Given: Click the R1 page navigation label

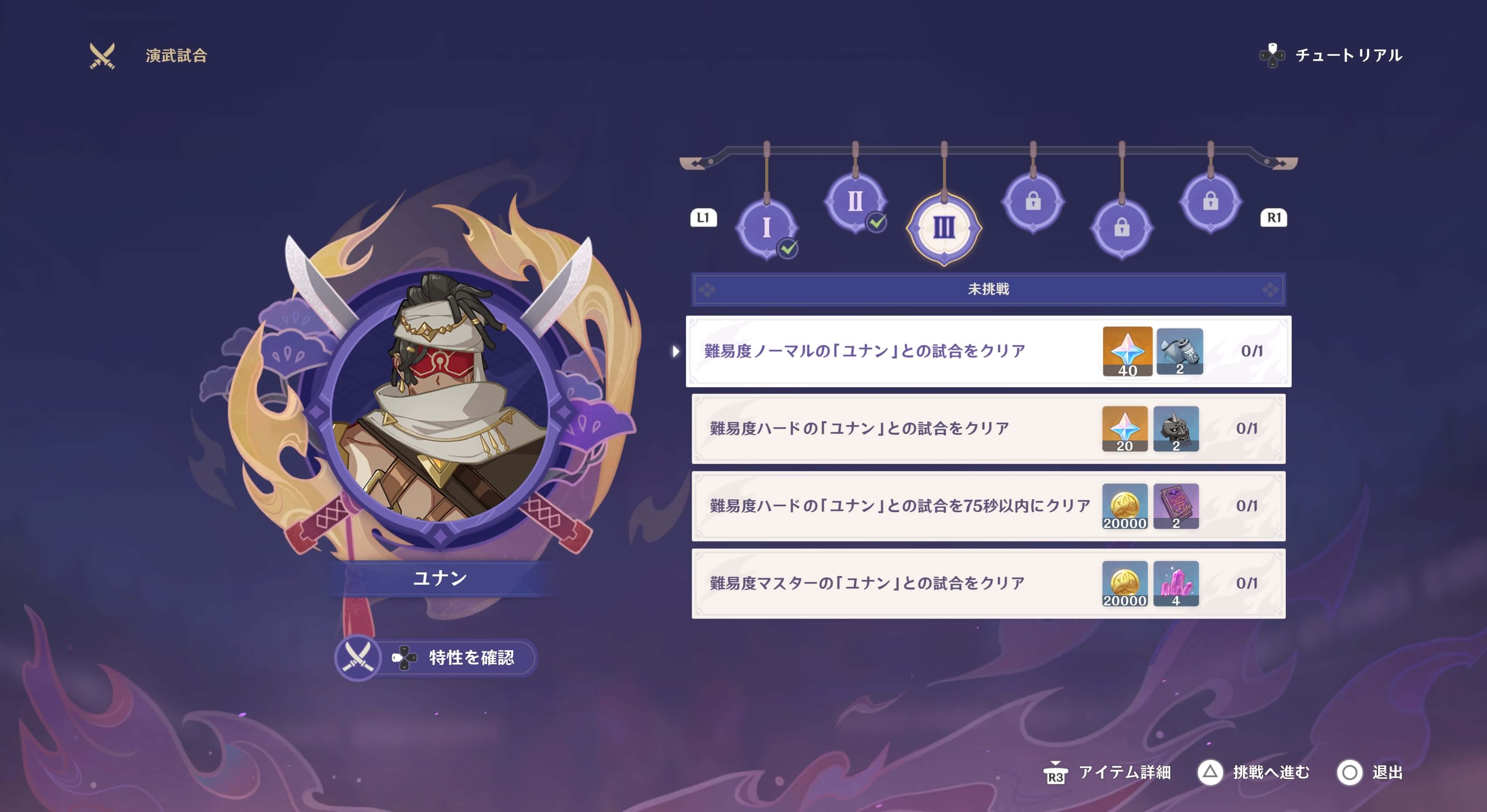Looking at the screenshot, I should point(1274,218).
